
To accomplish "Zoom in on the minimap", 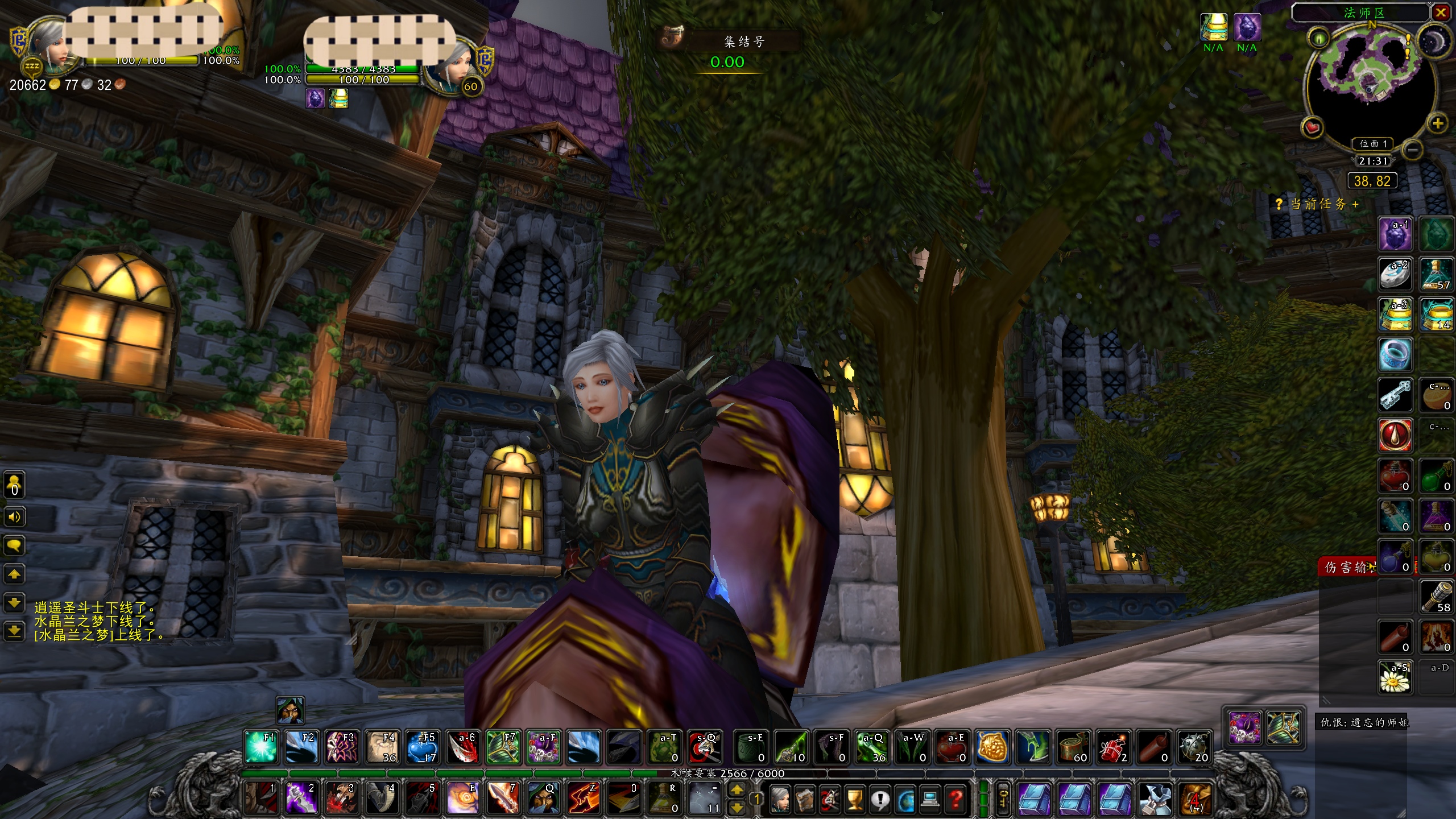I will [x=1438, y=123].
